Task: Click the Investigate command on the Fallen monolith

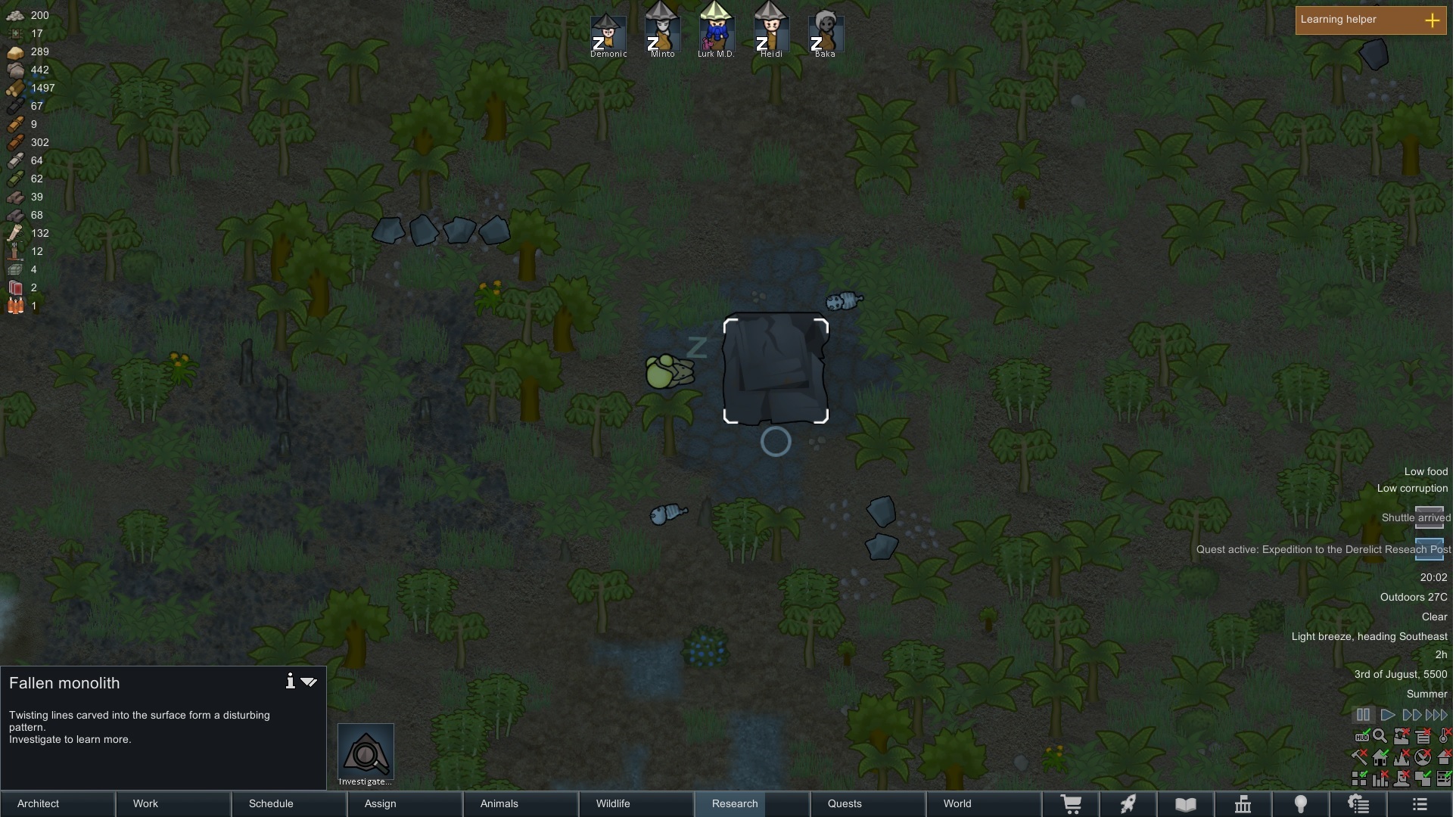Action: 366,753
